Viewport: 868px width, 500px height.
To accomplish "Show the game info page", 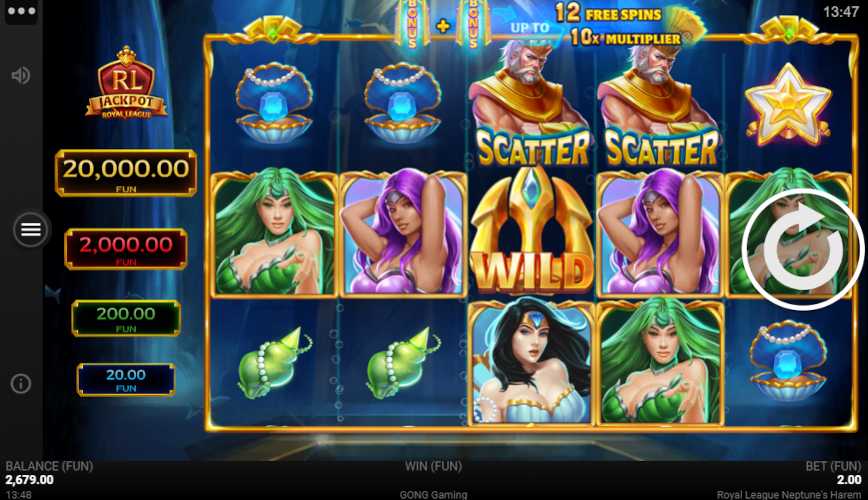I will [x=20, y=383].
